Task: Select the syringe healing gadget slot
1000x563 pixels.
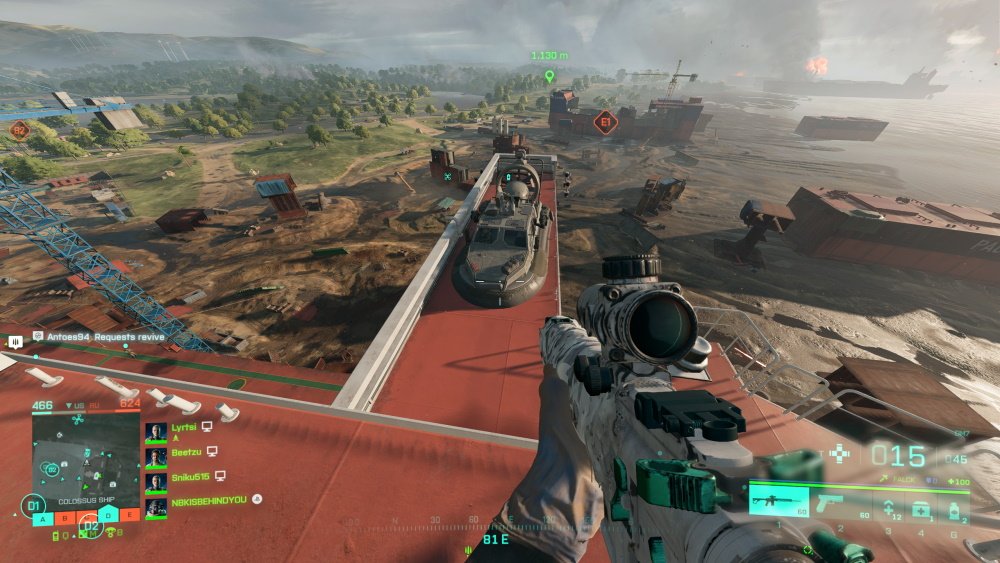Action: tap(886, 509)
